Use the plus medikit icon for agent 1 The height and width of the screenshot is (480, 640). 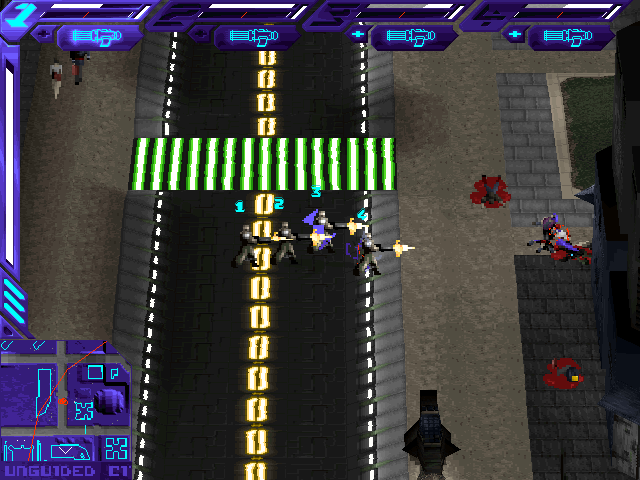point(44,35)
